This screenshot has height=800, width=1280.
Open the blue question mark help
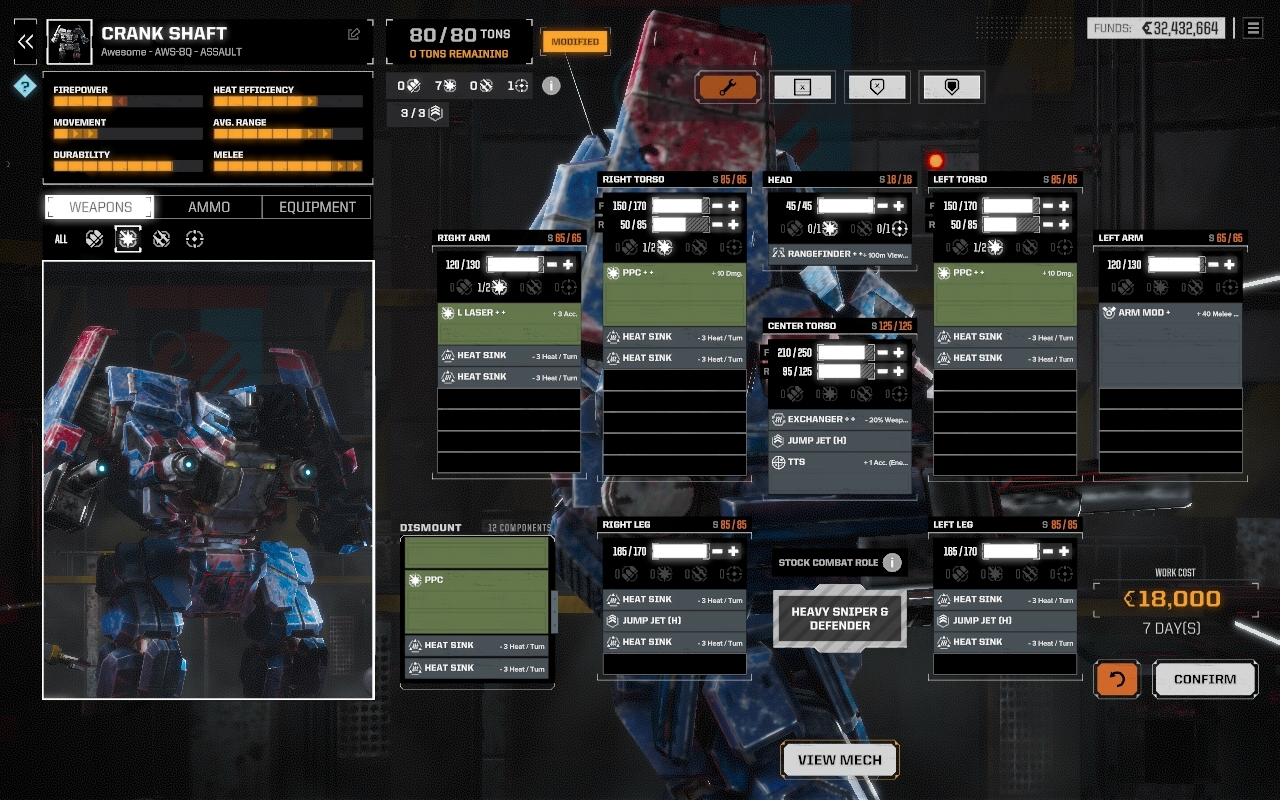(x=24, y=87)
